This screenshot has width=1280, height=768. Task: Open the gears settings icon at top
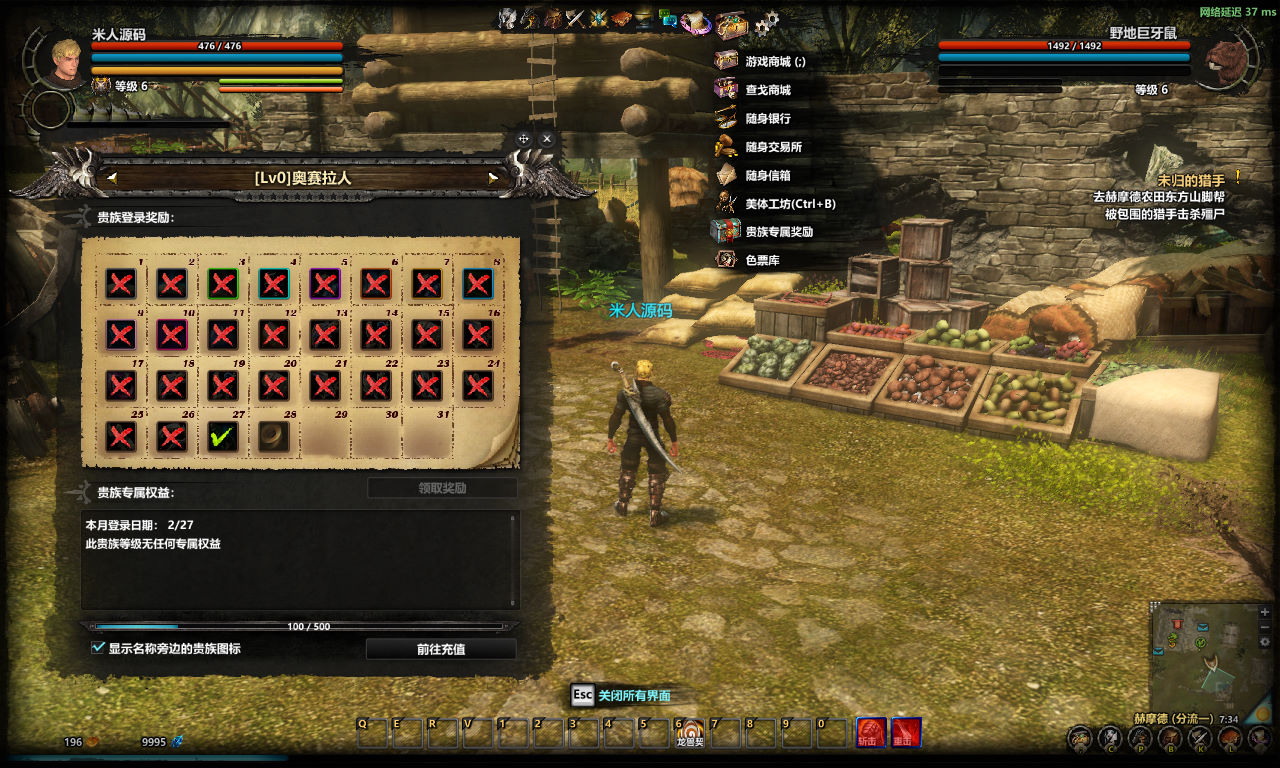point(767,23)
